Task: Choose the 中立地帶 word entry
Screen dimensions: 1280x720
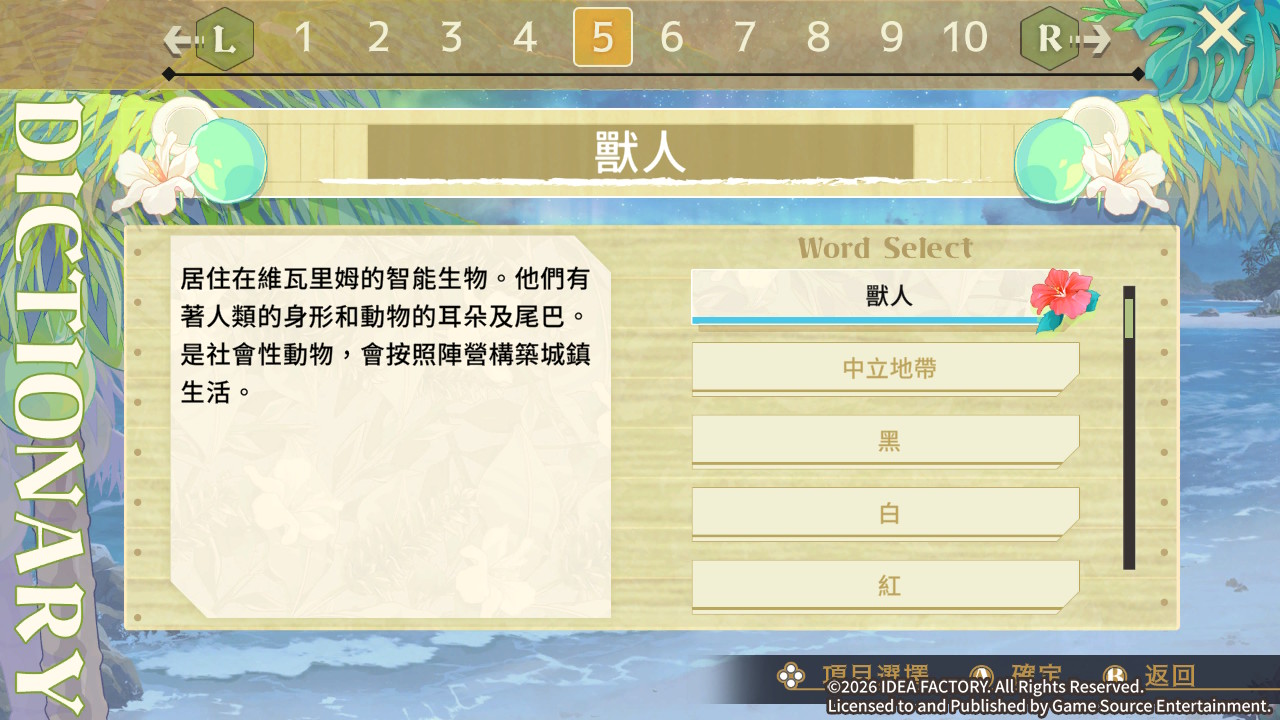Action: tap(885, 368)
